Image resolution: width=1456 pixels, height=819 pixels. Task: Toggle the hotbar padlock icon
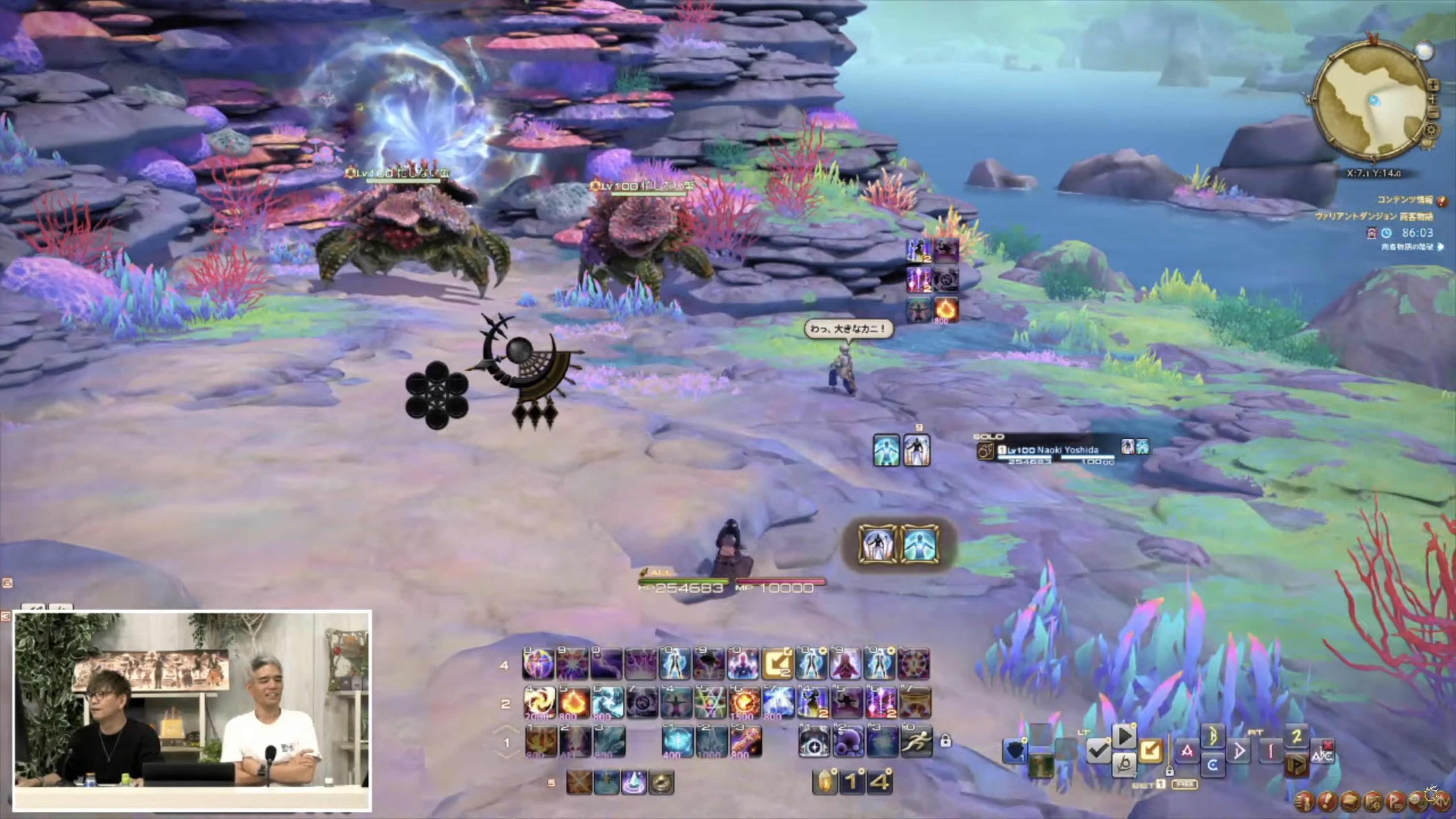945,741
